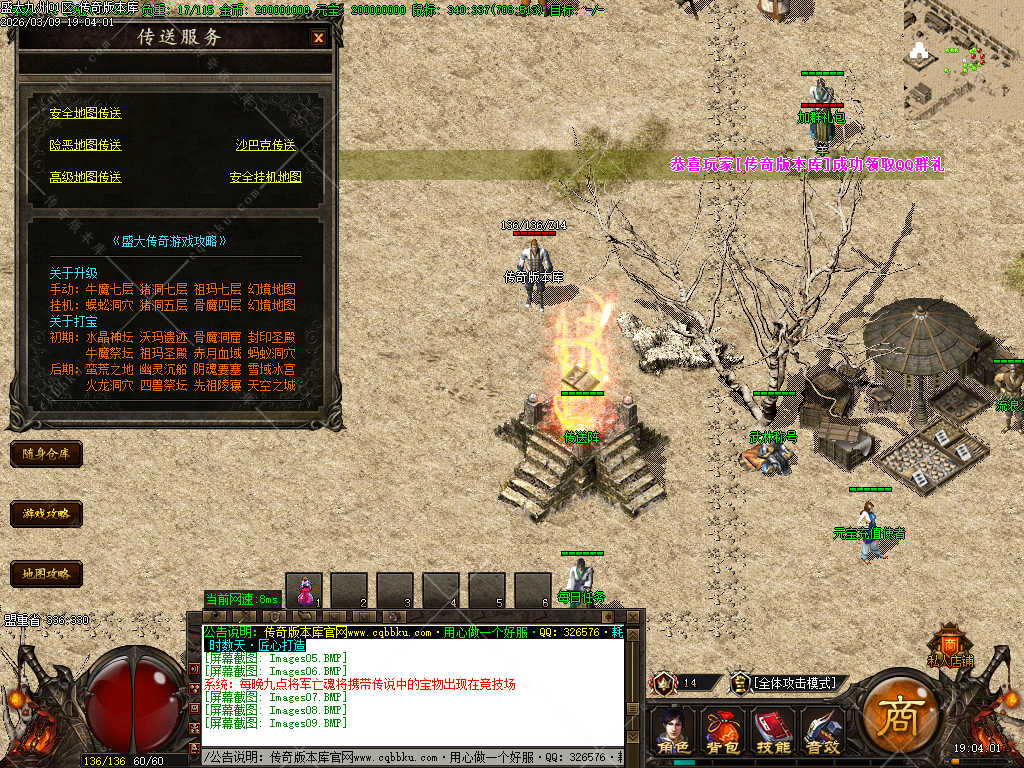Choose the 安全挂机地图 AFK map link
This screenshot has height=768, width=1024.
pyautogui.click(x=265, y=177)
